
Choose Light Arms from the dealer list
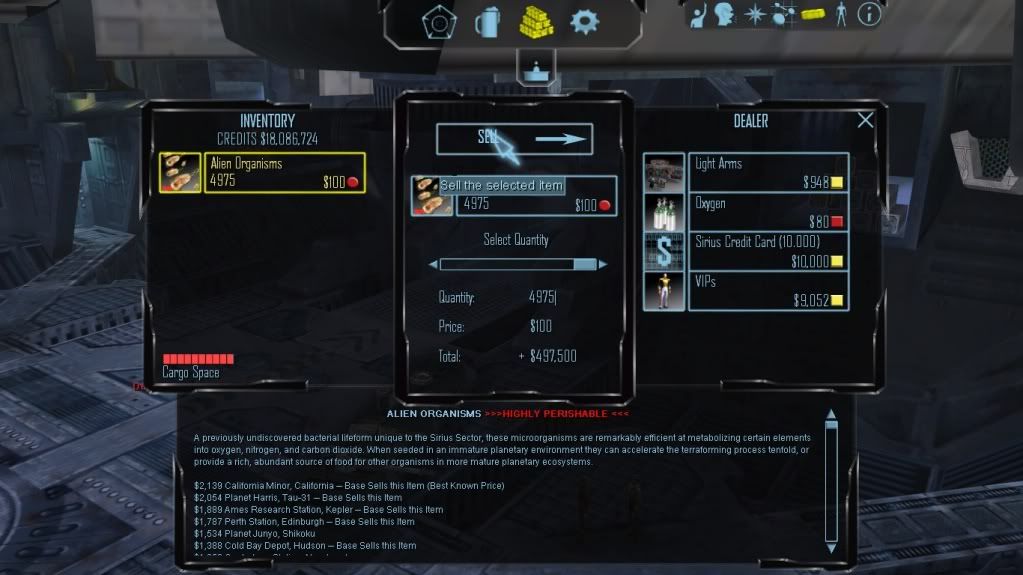pos(767,172)
